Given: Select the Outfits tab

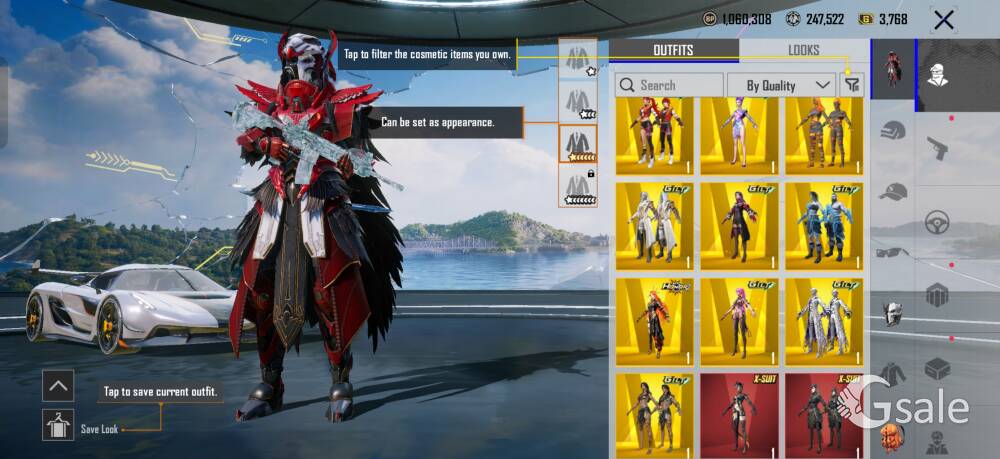Looking at the screenshot, I should pos(673,50).
